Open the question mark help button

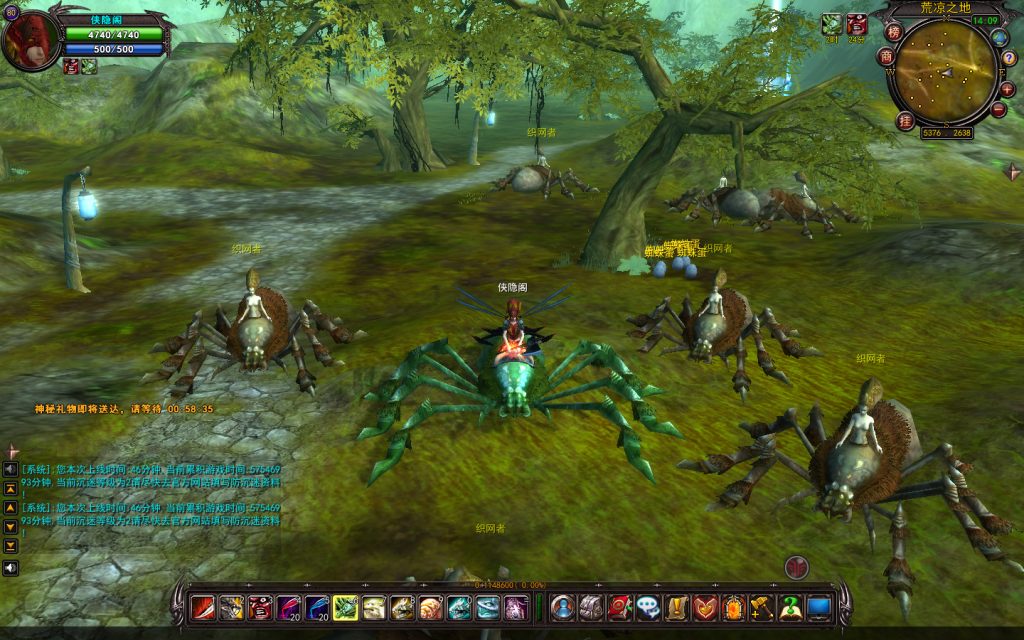click(x=1008, y=60)
